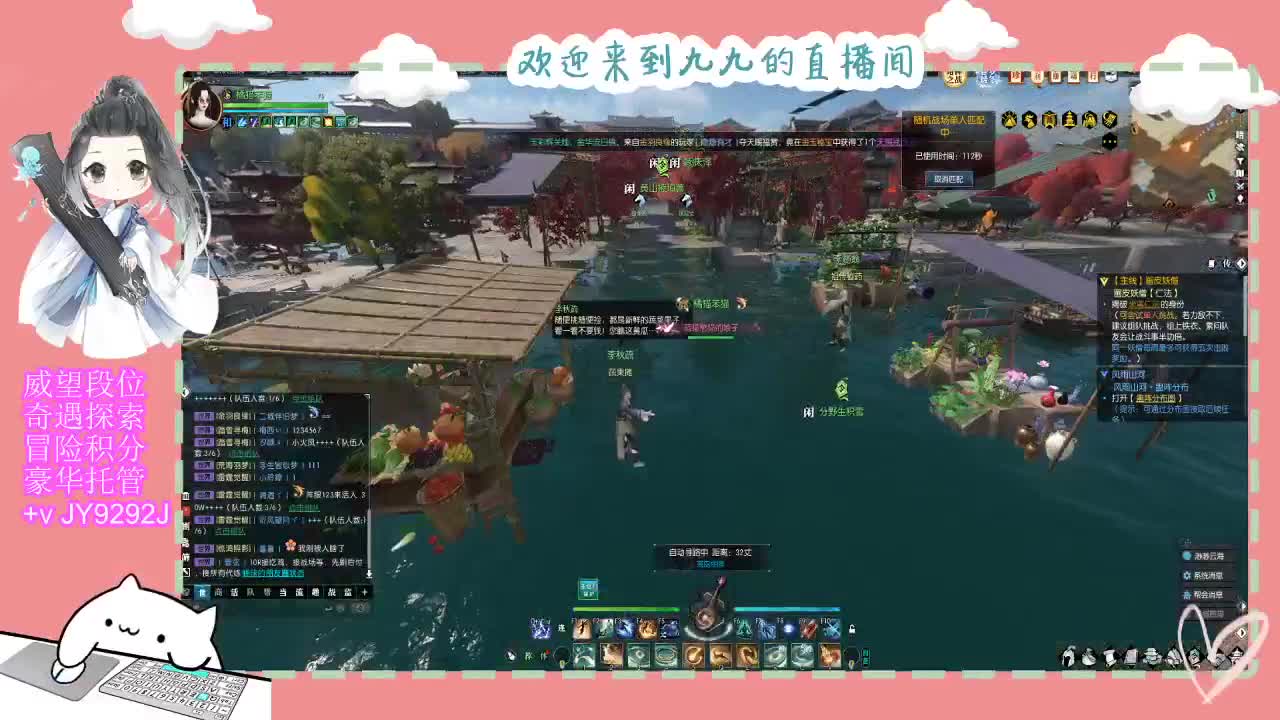Viewport: 1280px width, 720px height.
Task: Toggle the lock icon at skill bar right end
Action: click(x=852, y=630)
